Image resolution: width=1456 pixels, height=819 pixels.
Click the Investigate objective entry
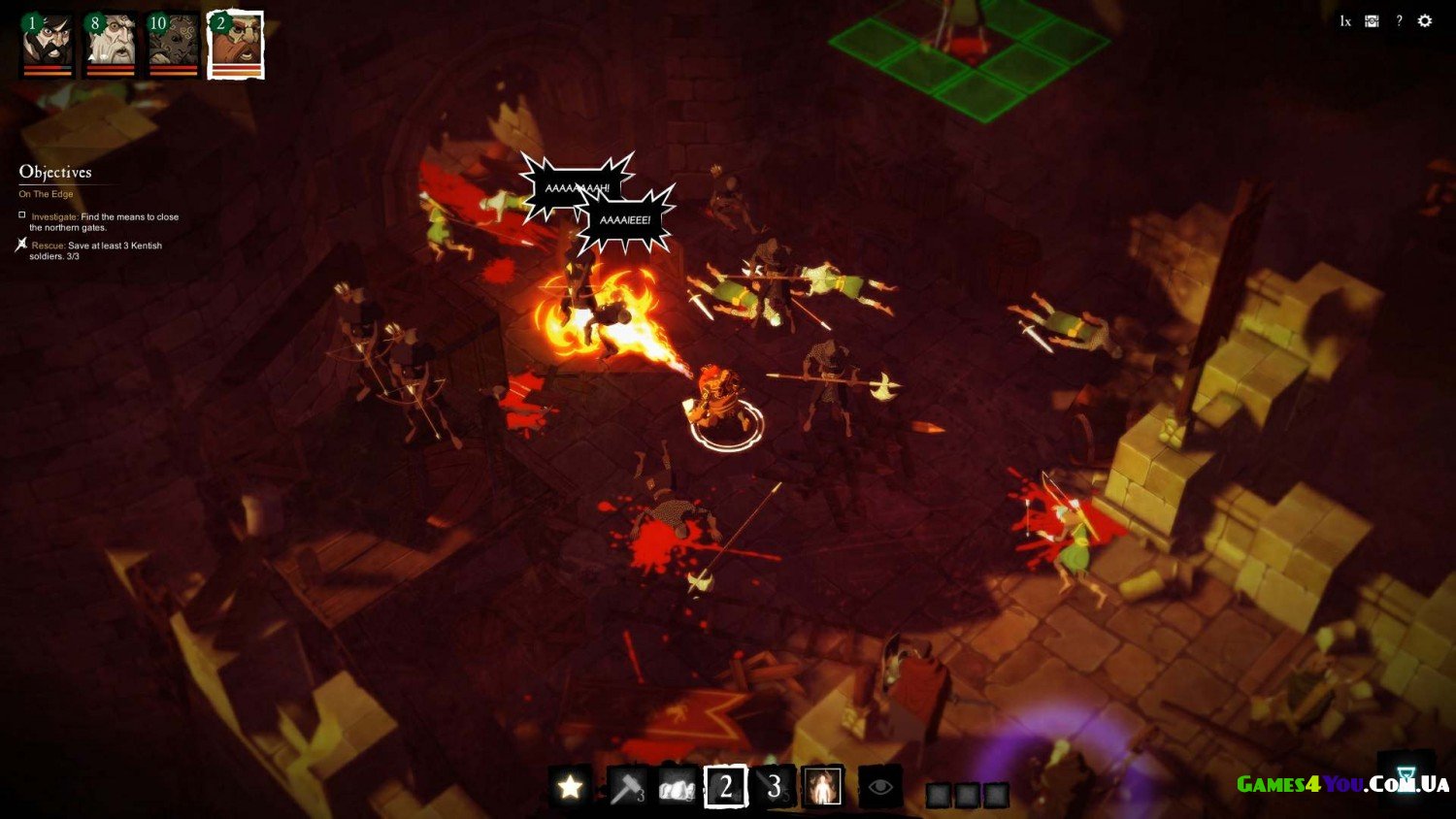click(104, 222)
